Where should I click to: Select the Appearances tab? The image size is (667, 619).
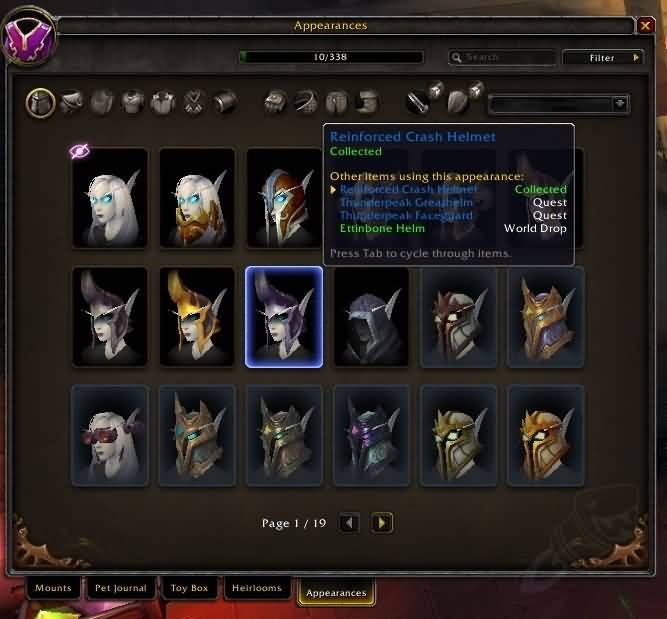336,593
